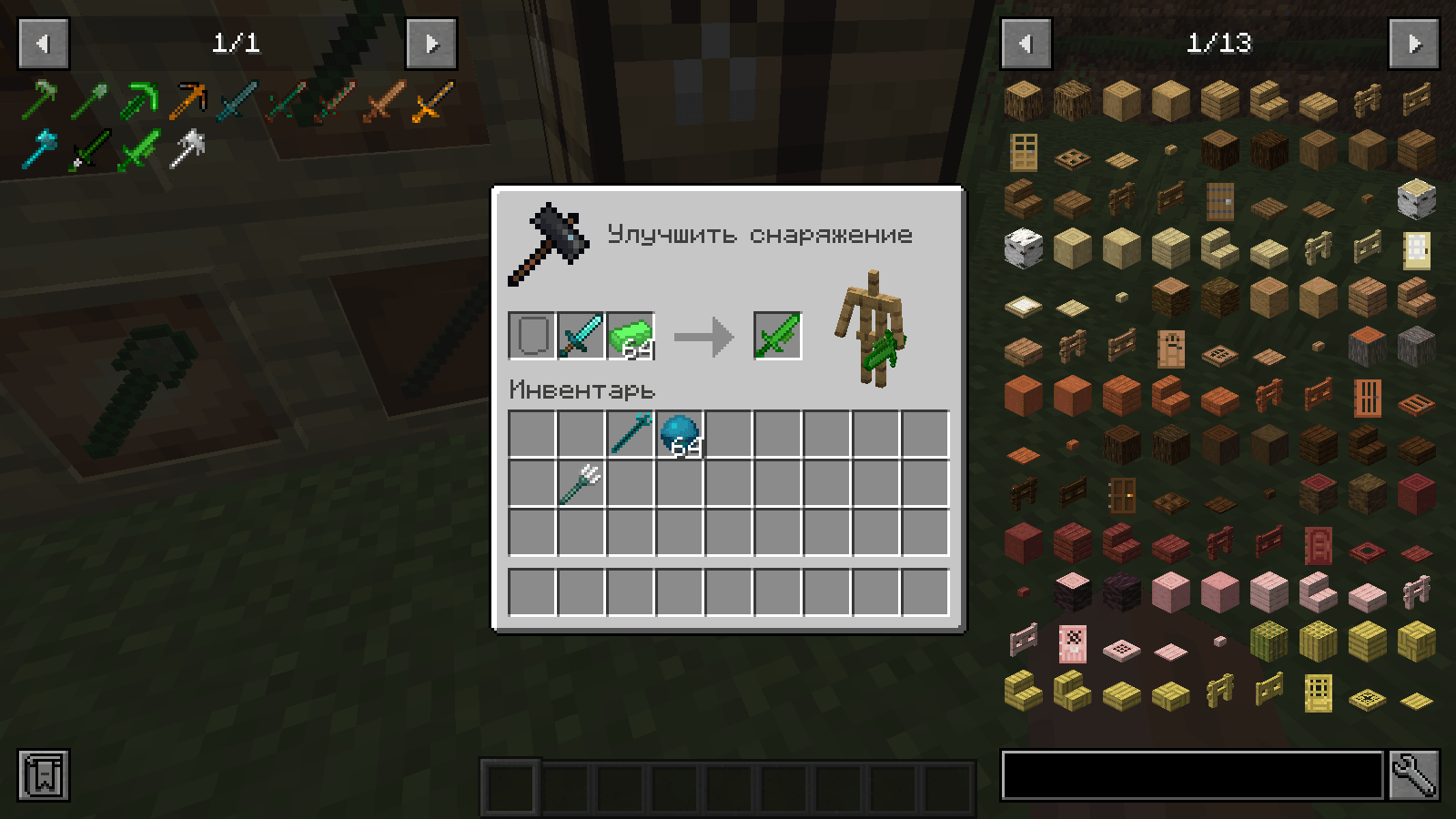The image size is (1456, 819).
Task: Click the stack of 64 emerald blocks
Action: tap(632, 336)
